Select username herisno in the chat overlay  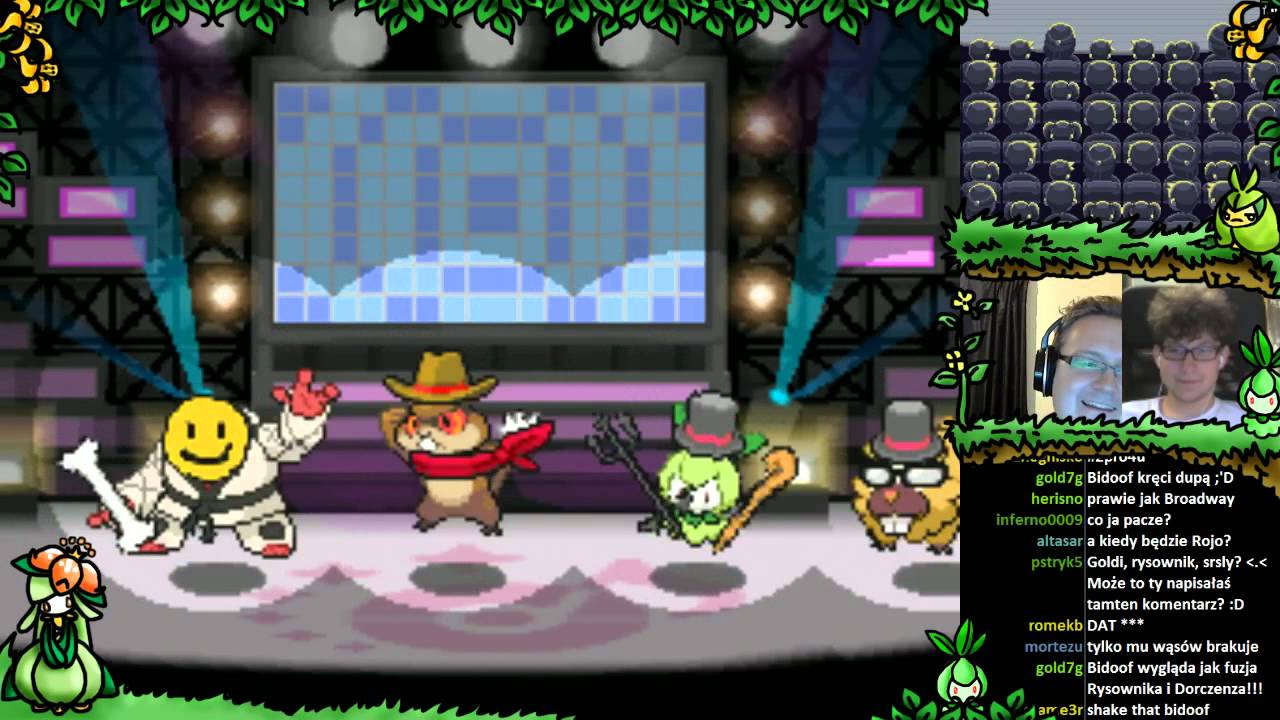[1056, 499]
